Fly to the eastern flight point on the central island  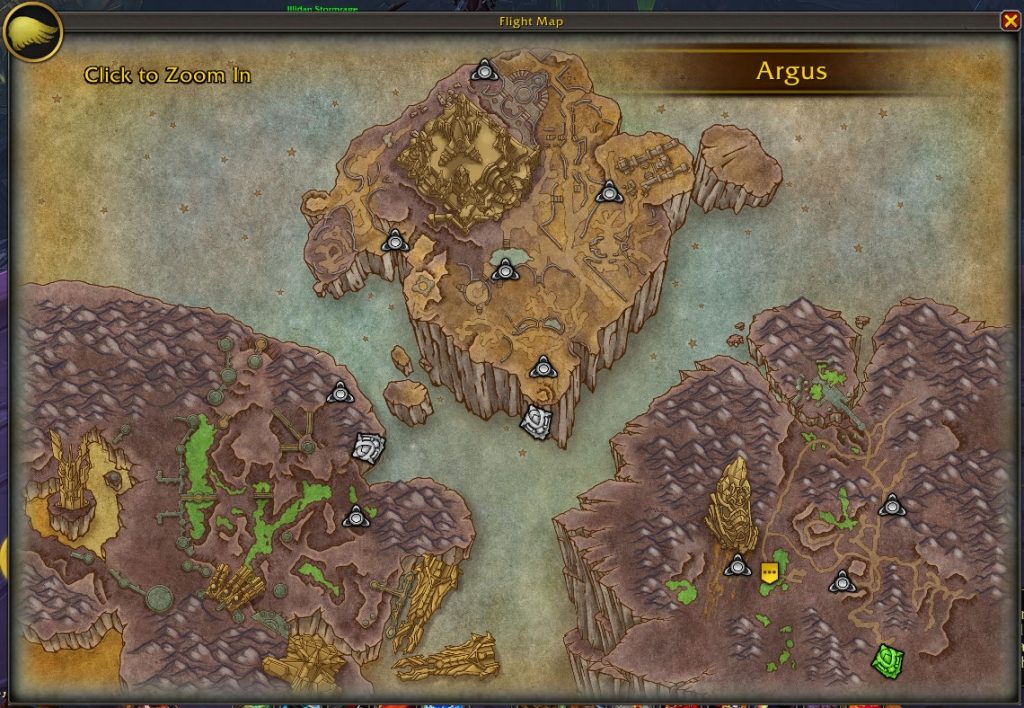(x=608, y=191)
